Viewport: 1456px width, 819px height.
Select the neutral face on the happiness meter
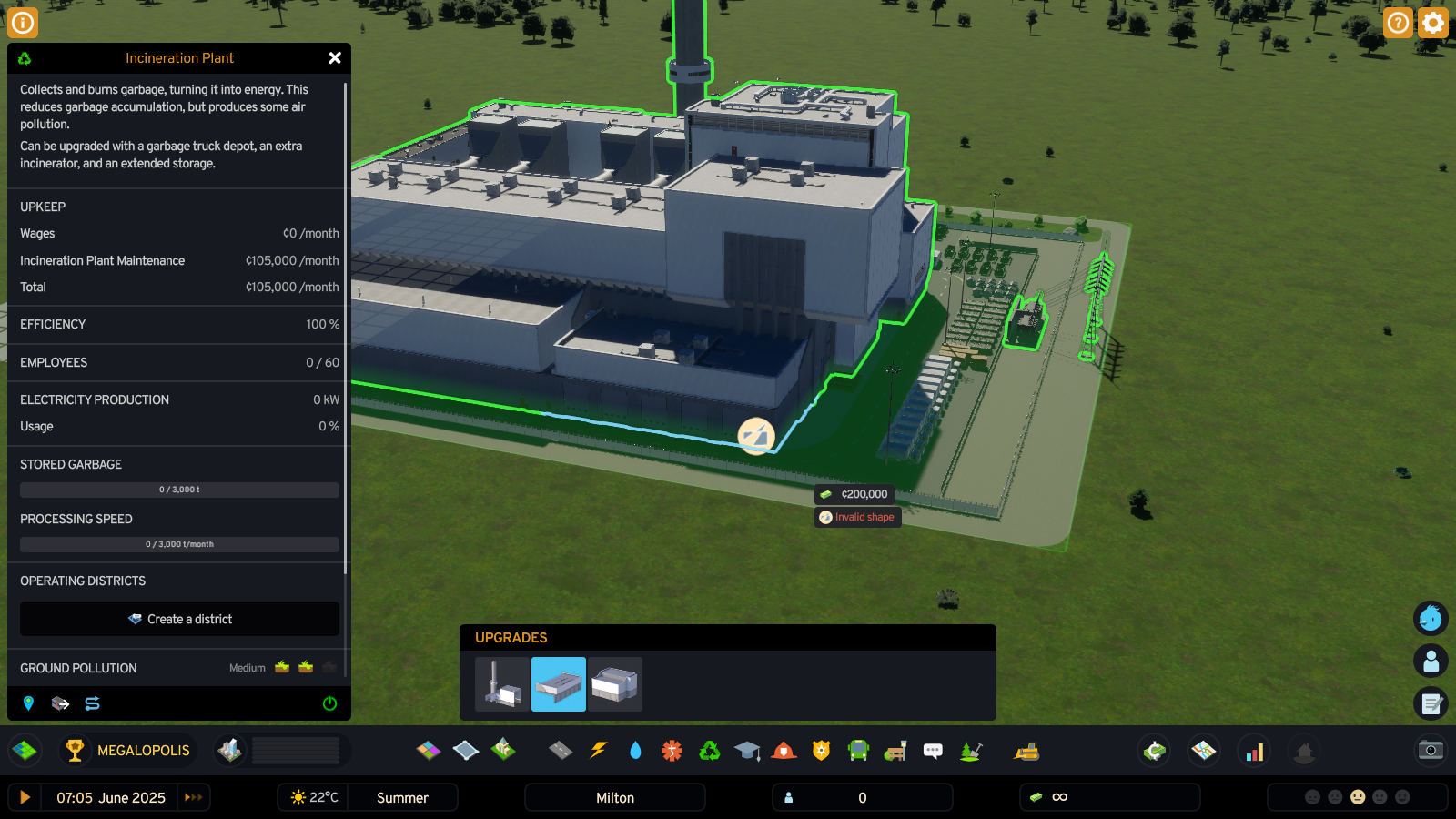point(1358,797)
